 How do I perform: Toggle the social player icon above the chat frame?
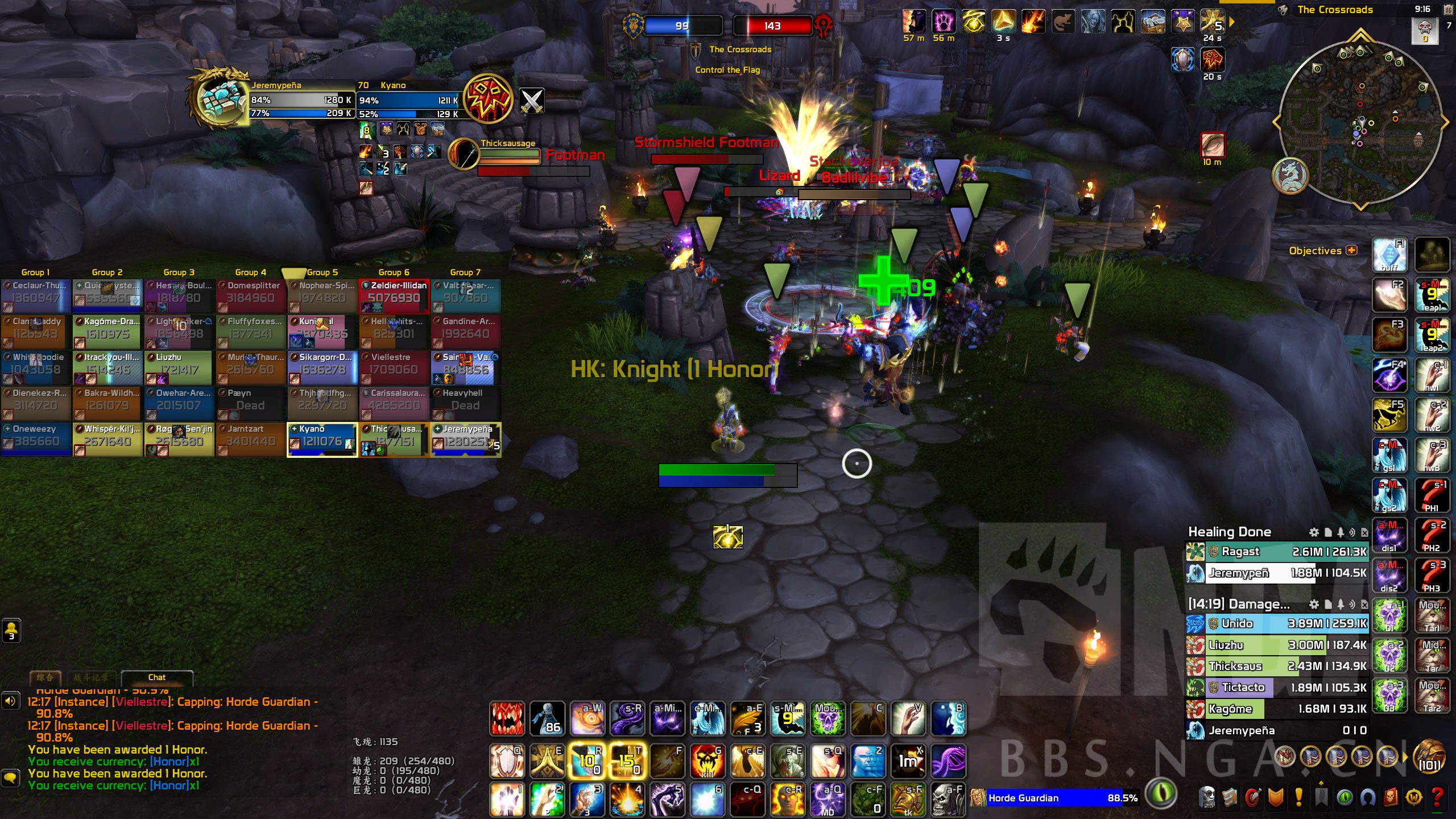coord(11,630)
